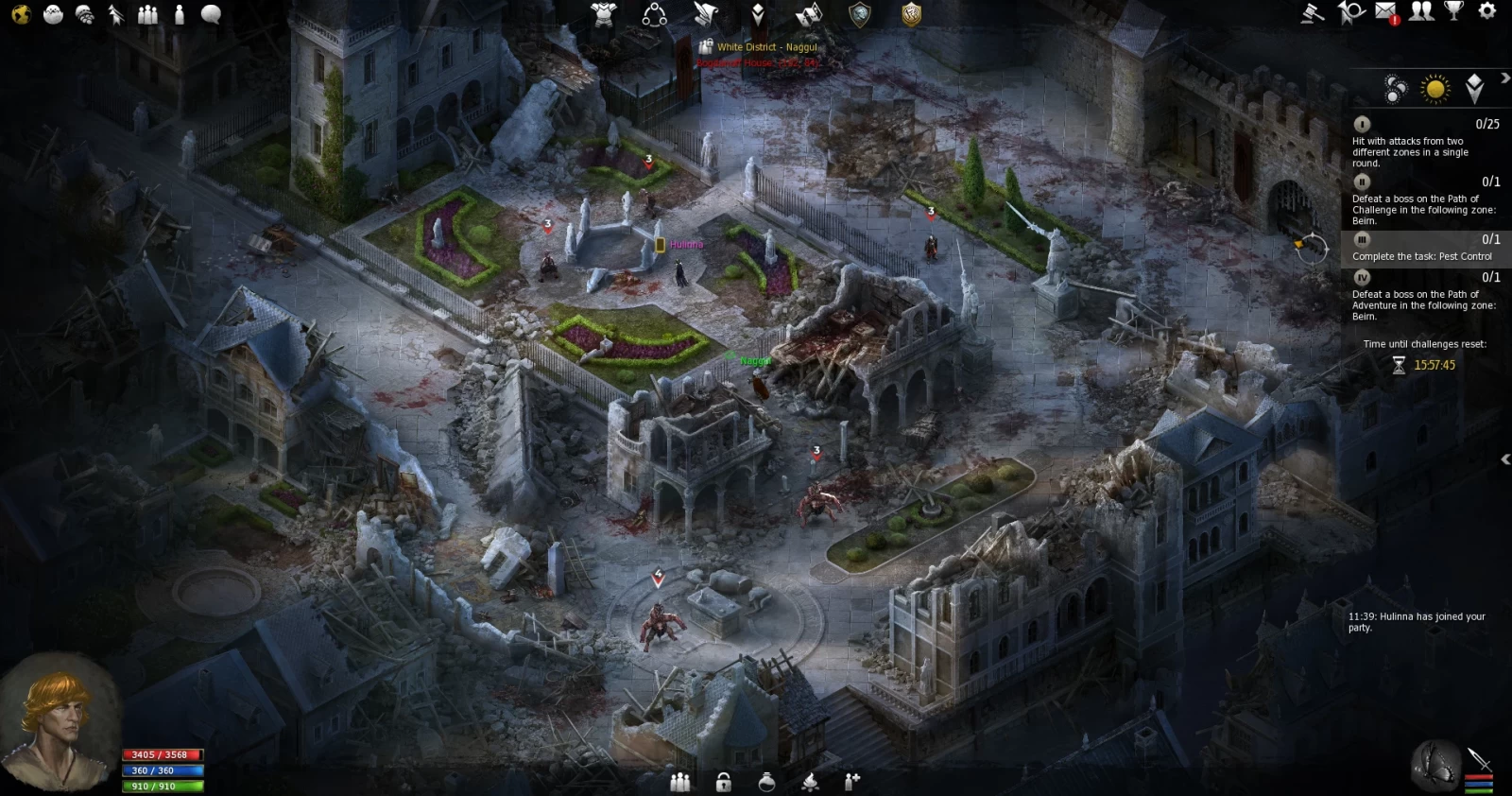Open the armor equipment icon

603,14
